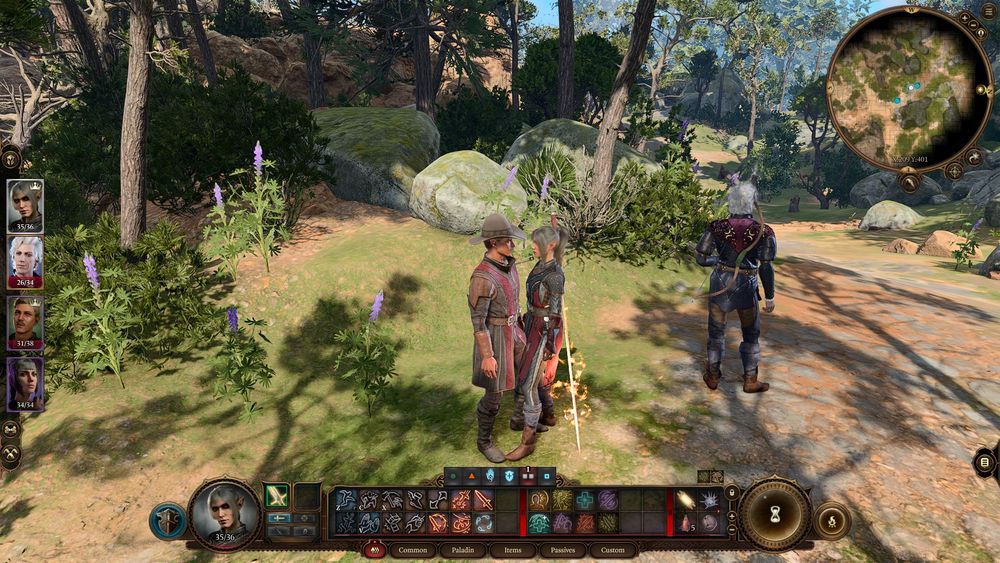Activate the green melee weapon attack icon
Viewport: 1000px width, 563px height.
[276, 495]
